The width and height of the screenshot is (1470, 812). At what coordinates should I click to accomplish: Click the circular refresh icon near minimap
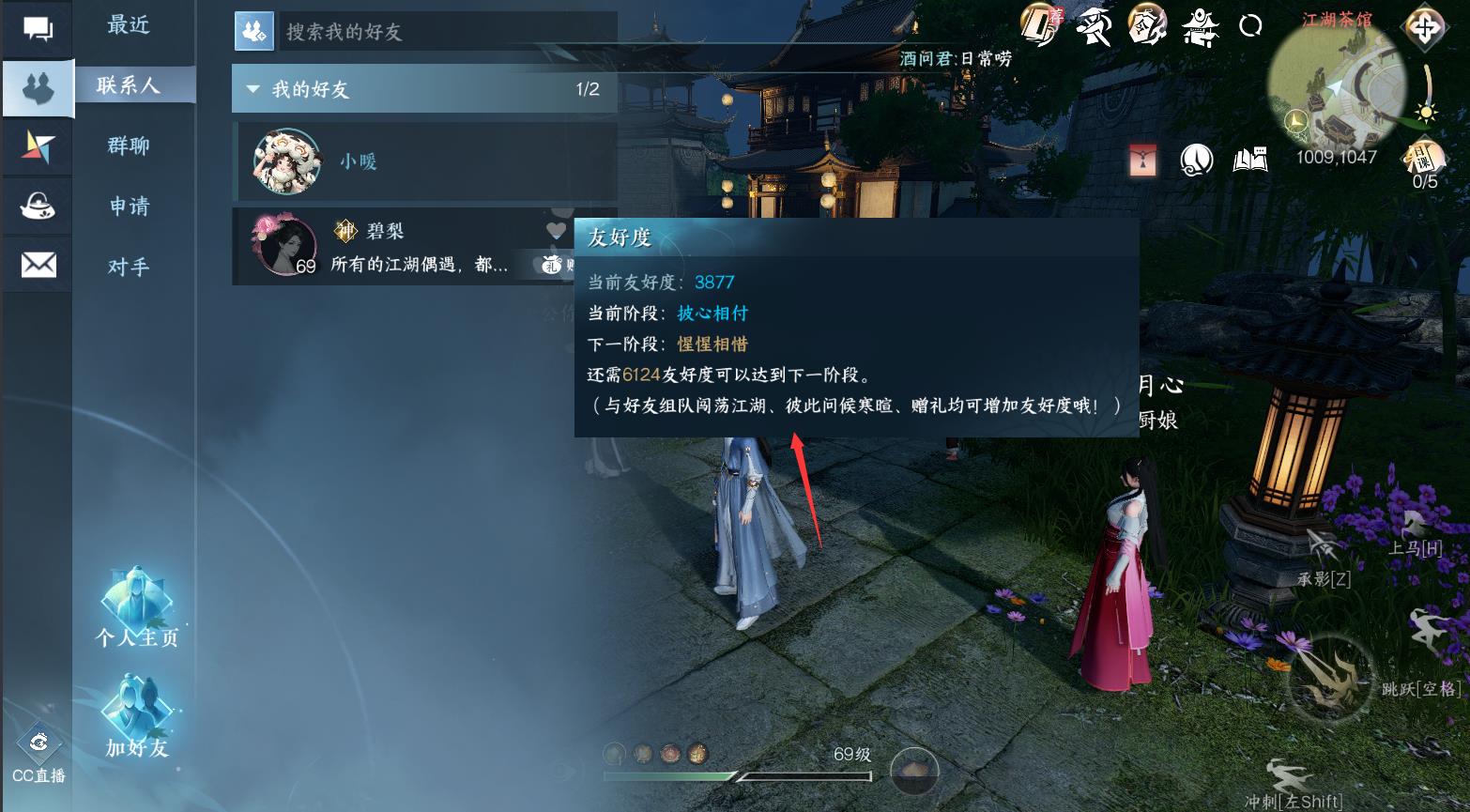(x=1248, y=27)
